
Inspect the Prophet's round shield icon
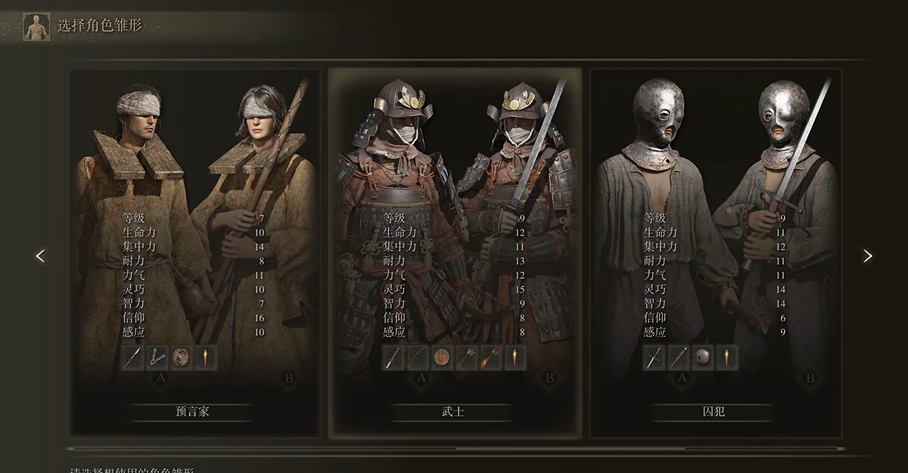(181, 357)
